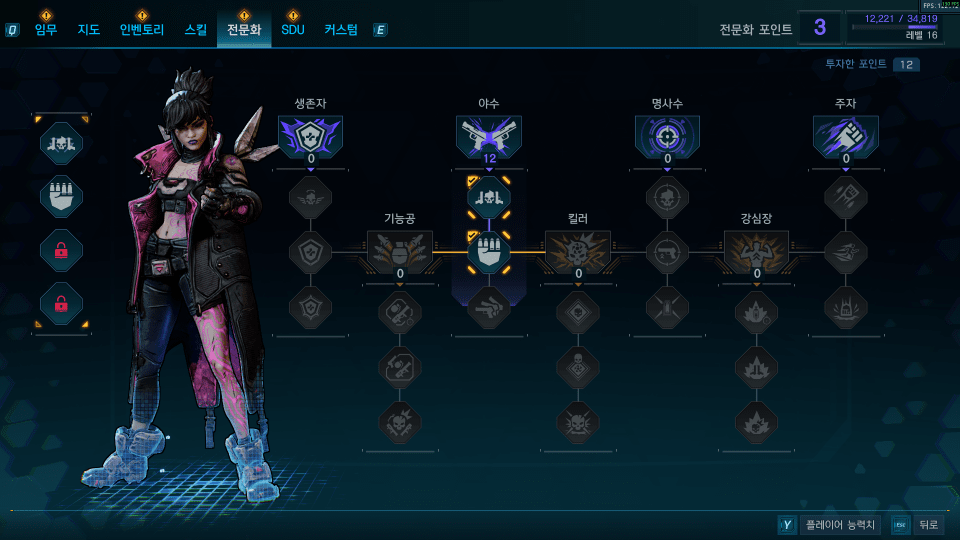Click the skull perk under 킬러
The image size is (960, 540).
[578, 365]
